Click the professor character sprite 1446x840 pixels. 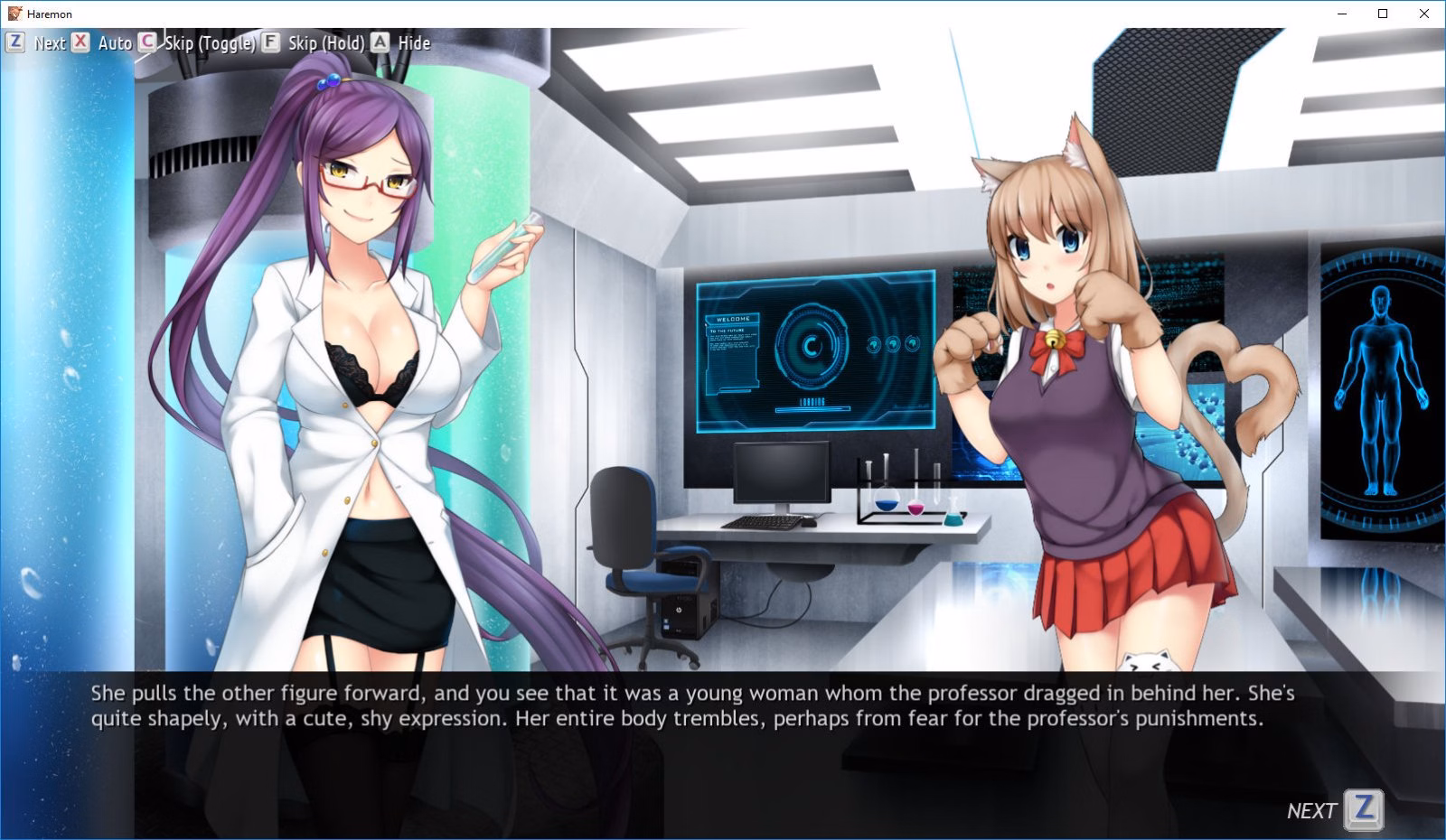tap(343, 361)
